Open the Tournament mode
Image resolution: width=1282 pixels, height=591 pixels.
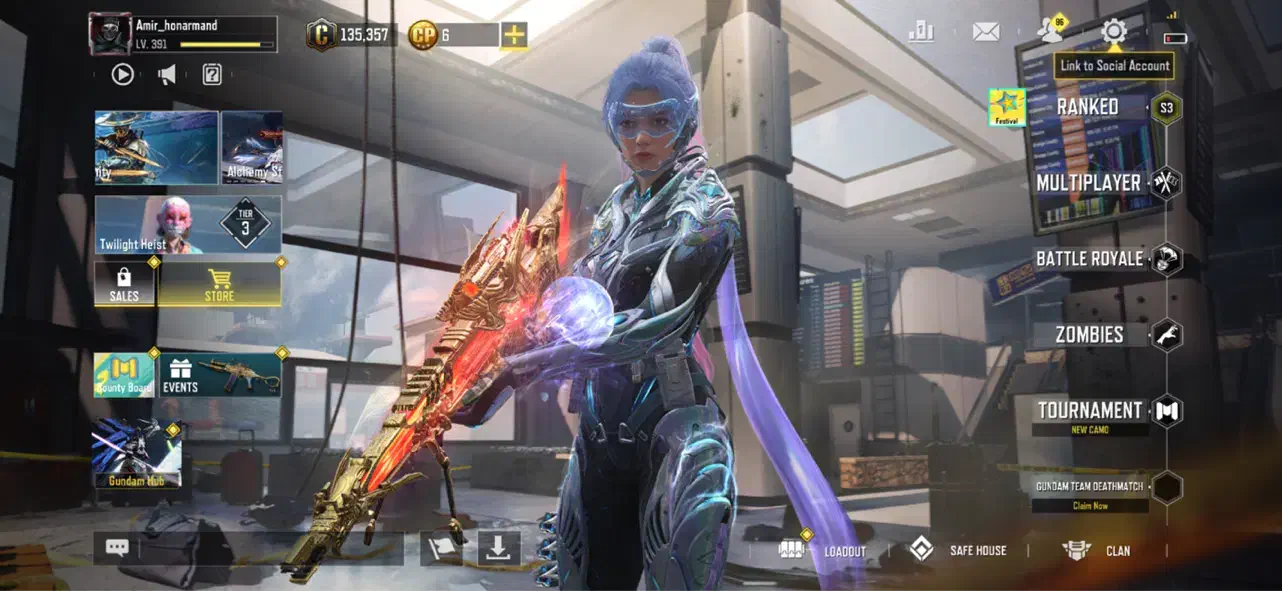[x=1089, y=411]
